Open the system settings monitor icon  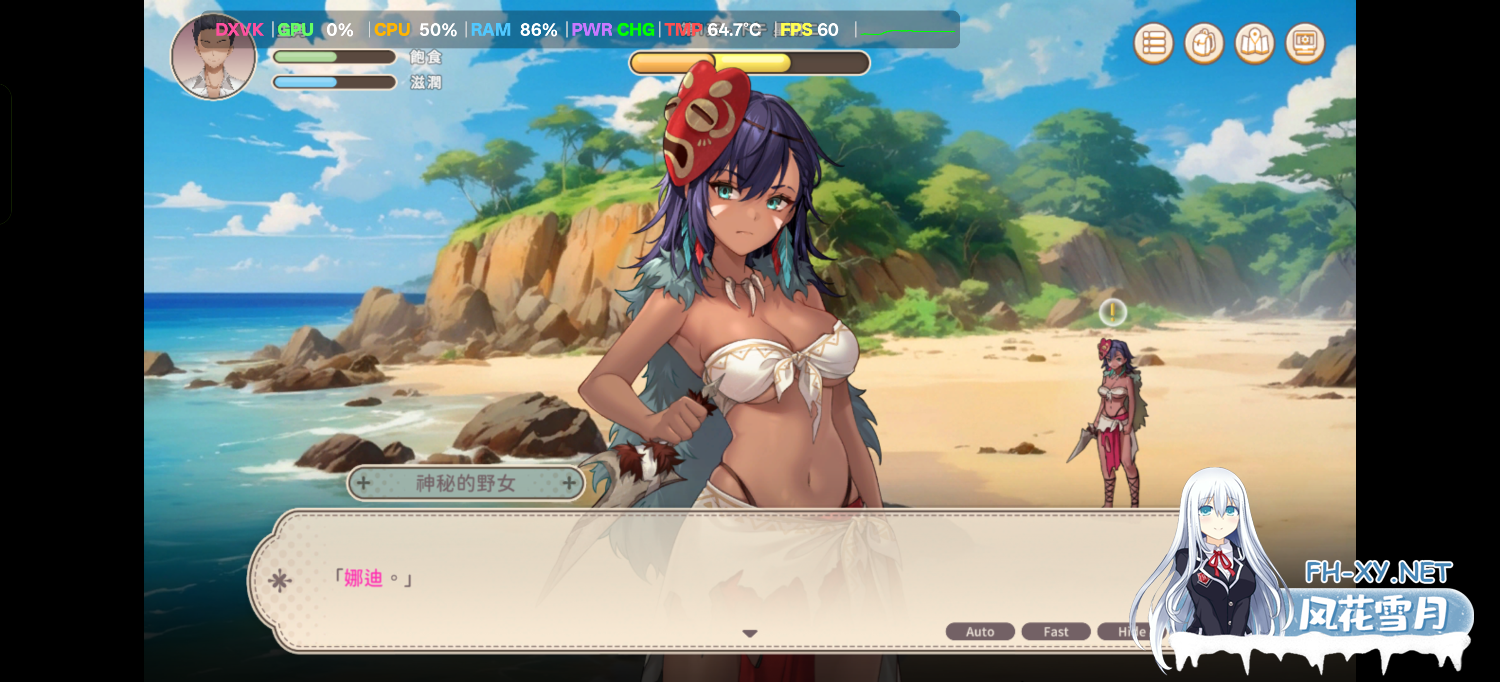[x=1305, y=44]
